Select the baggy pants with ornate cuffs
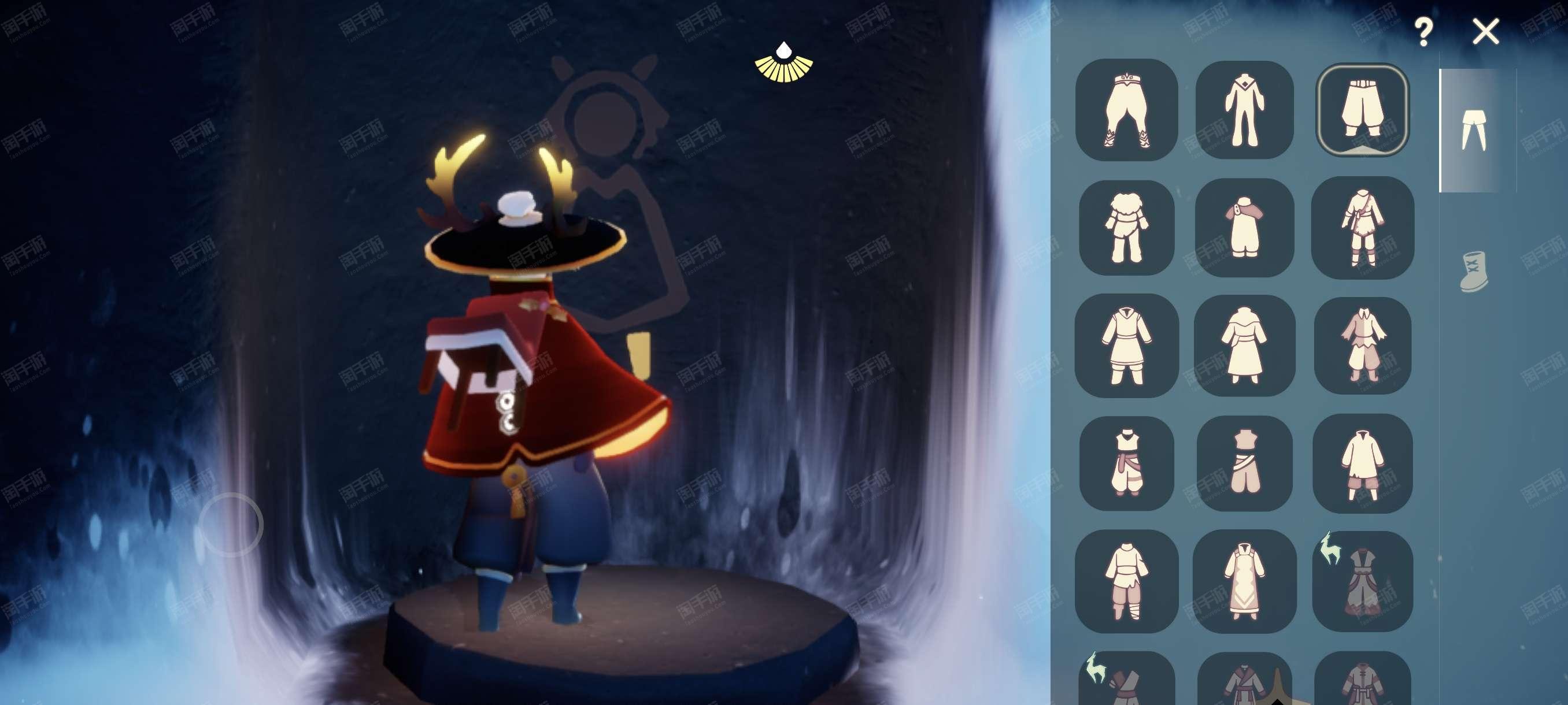 [1126, 110]
